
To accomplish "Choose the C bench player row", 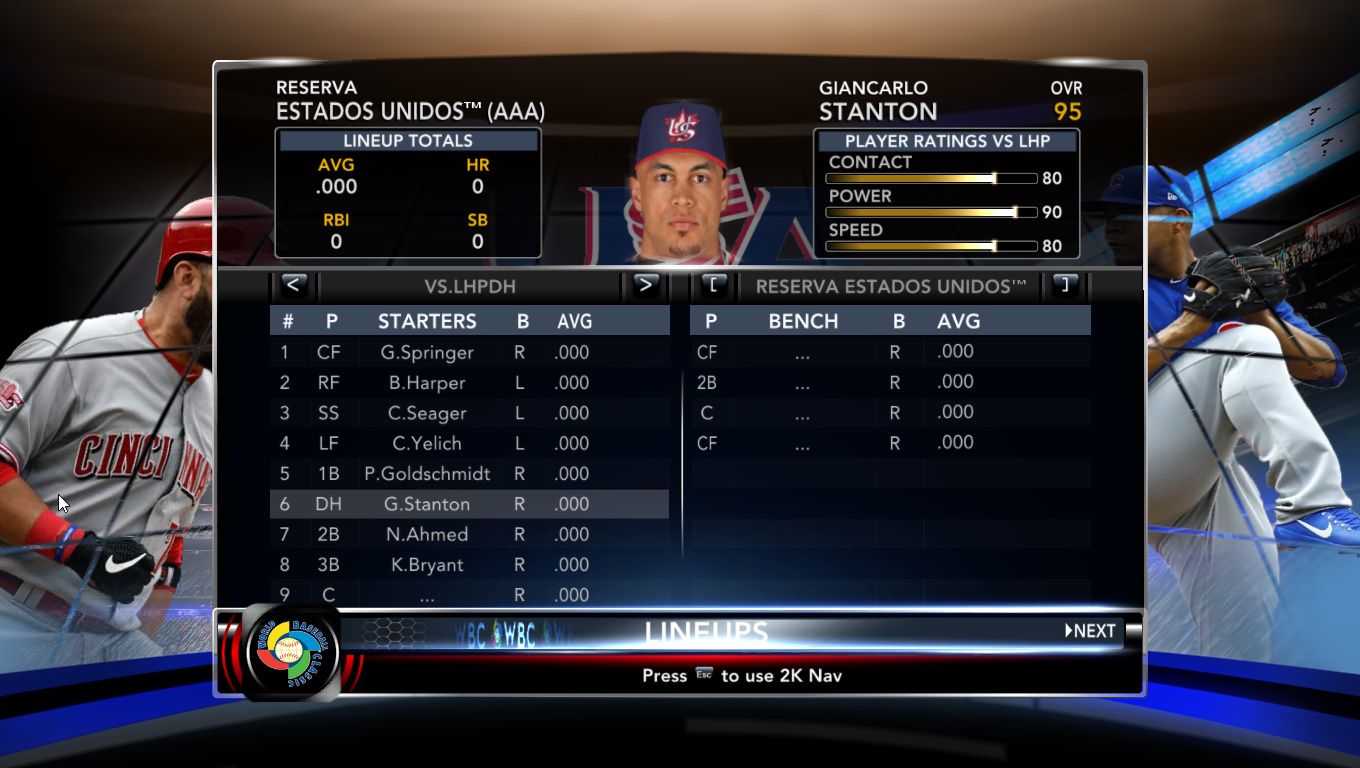I will coord(803,412).
